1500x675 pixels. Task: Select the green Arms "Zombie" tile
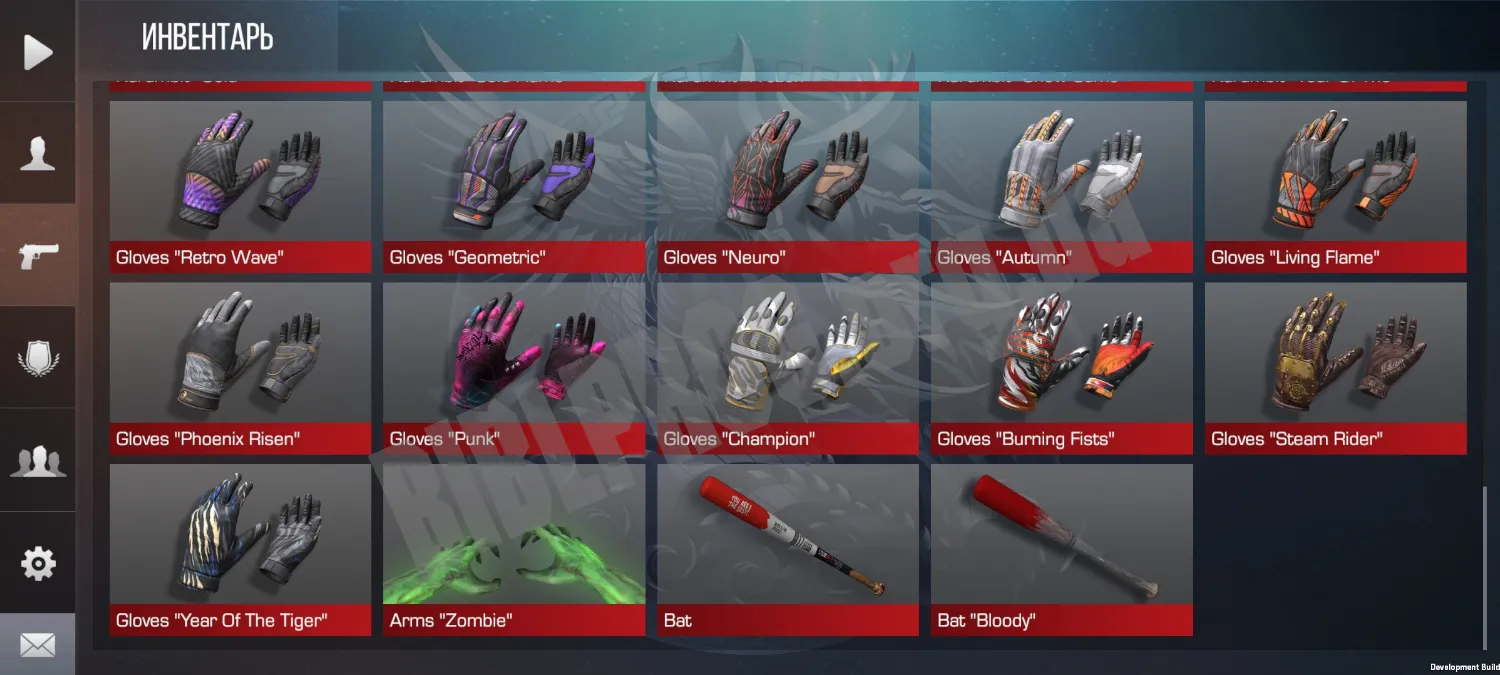click(514, 549)
